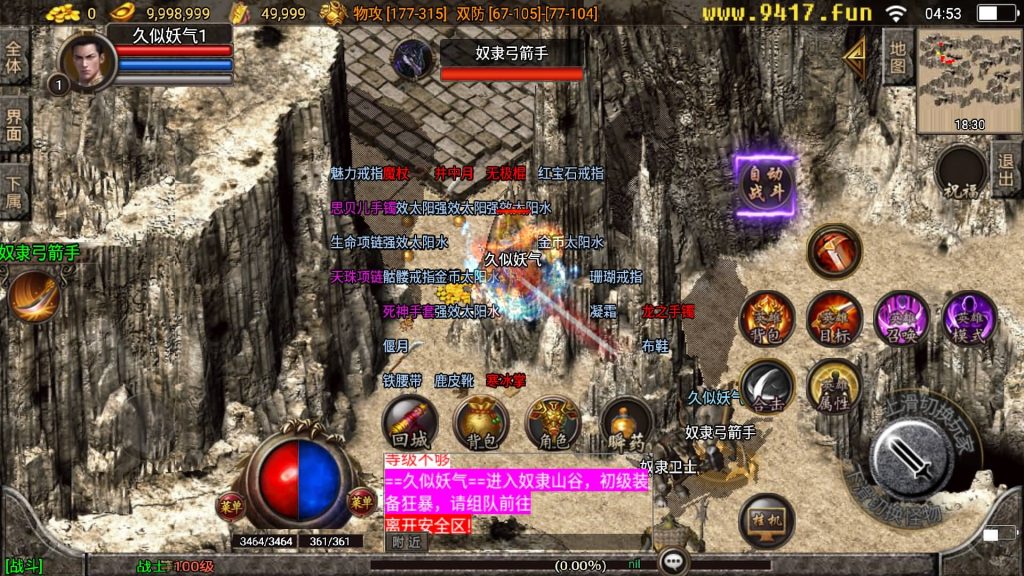Use the 瞬药 instant potion
The width and height of the screenshot is (1024, 576).
[x=627, y=422]
